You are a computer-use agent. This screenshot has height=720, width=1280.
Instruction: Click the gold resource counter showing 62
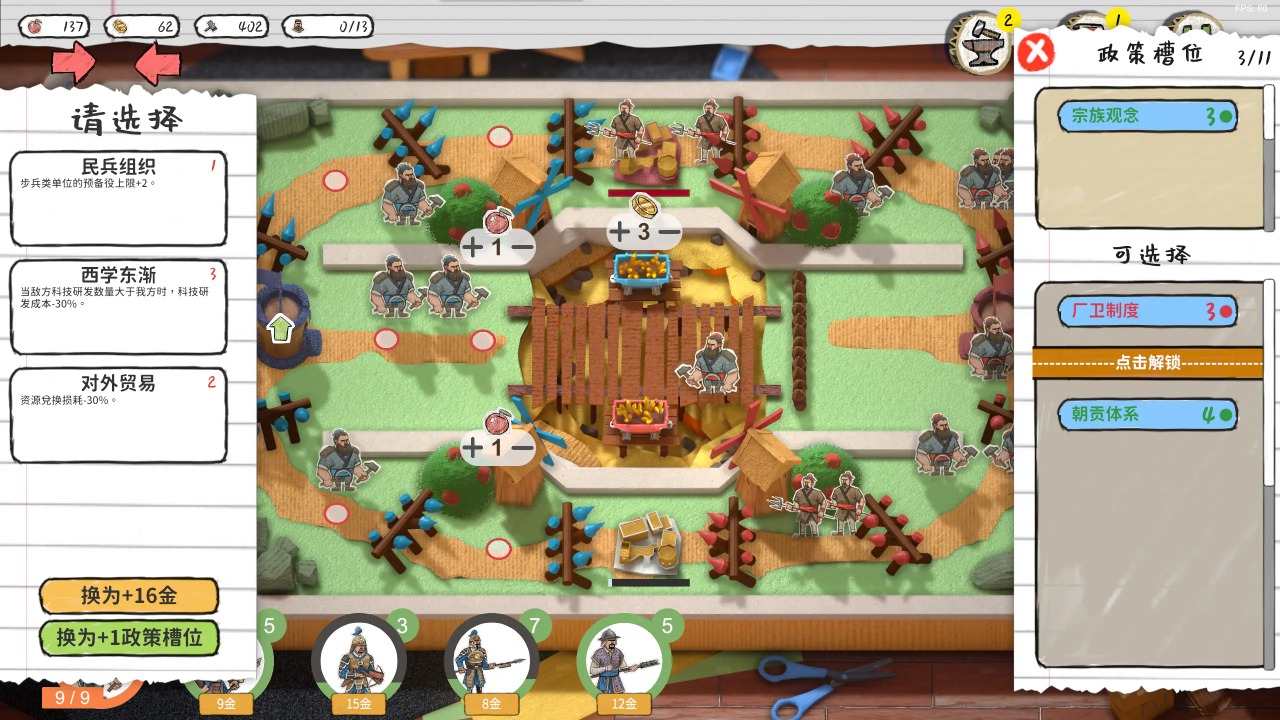[140, 27]
